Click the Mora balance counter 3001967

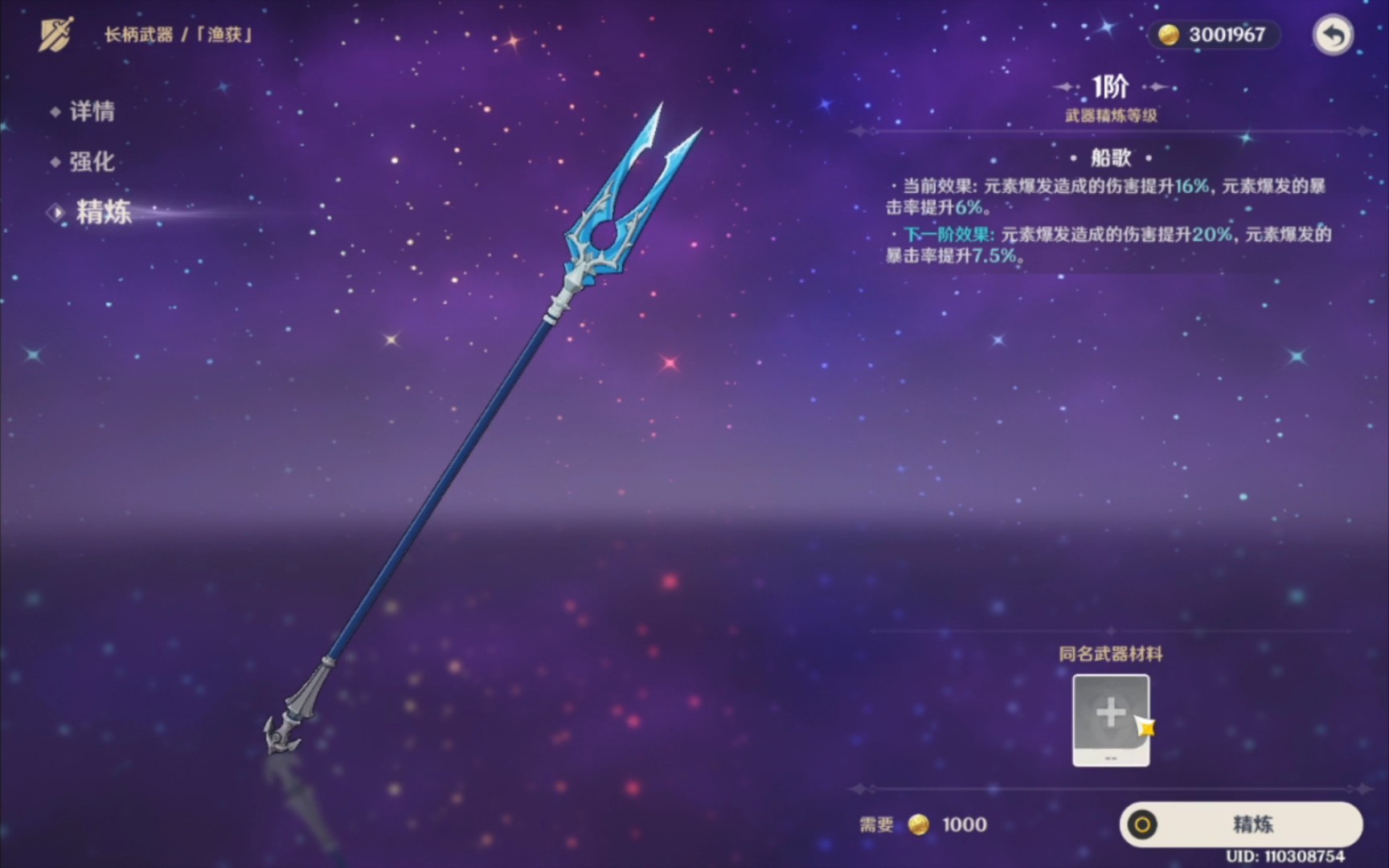tap(1214, 35)
